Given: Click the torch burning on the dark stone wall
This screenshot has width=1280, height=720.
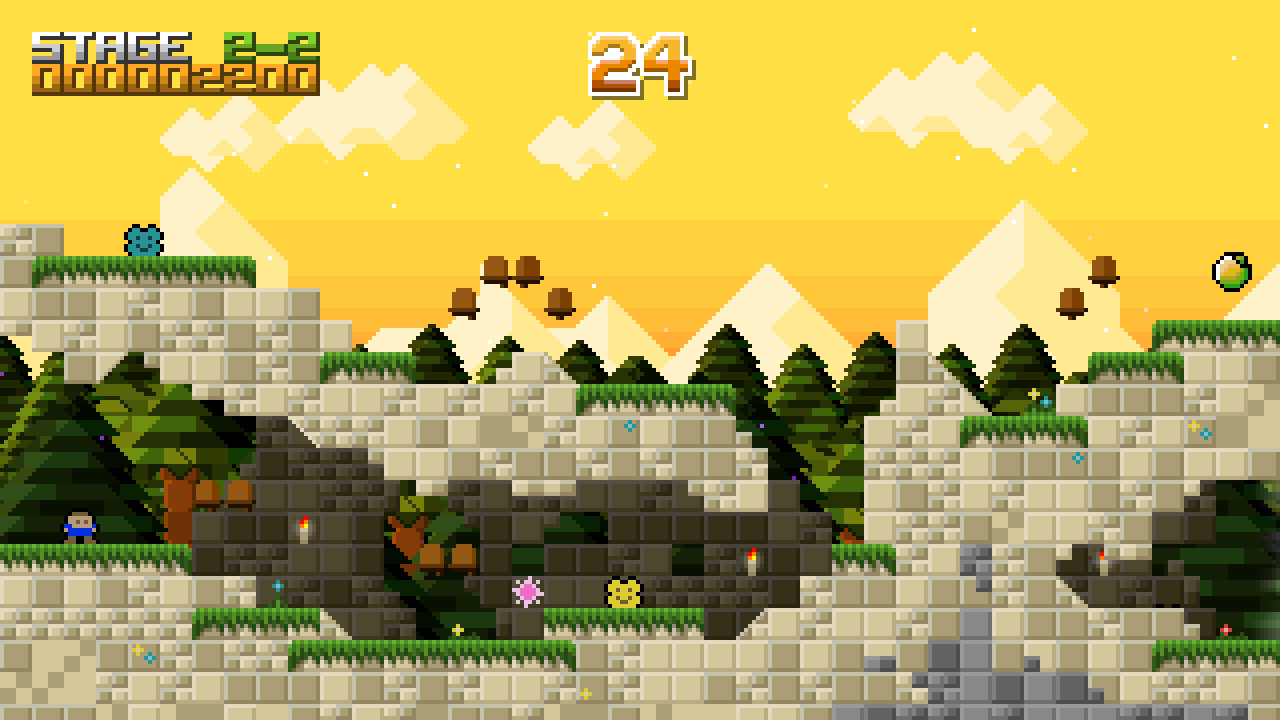Looking at the screenshot, I should point(303,530).
